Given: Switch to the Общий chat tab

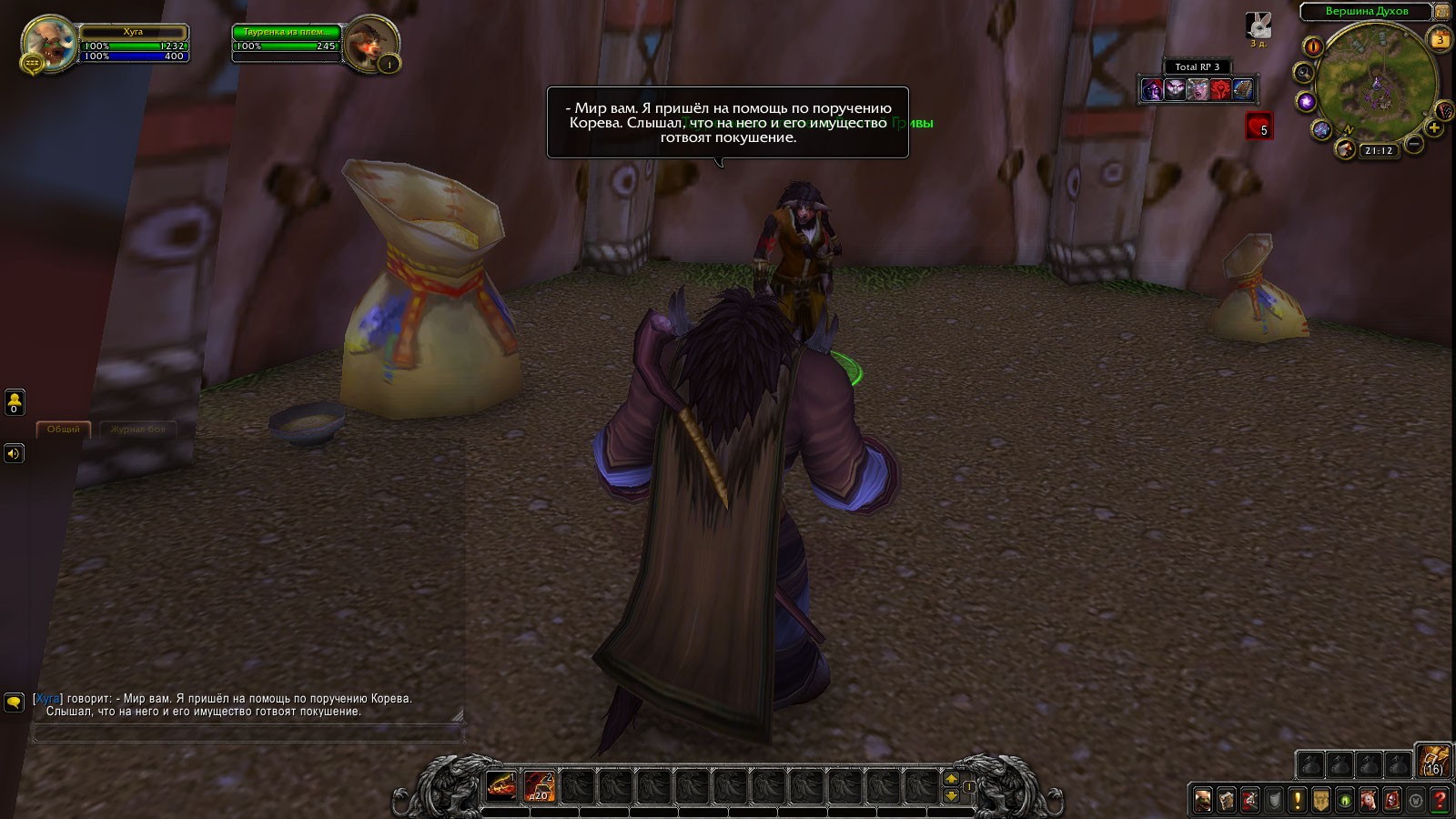Looking at the screenshot, I should [64, 429].
